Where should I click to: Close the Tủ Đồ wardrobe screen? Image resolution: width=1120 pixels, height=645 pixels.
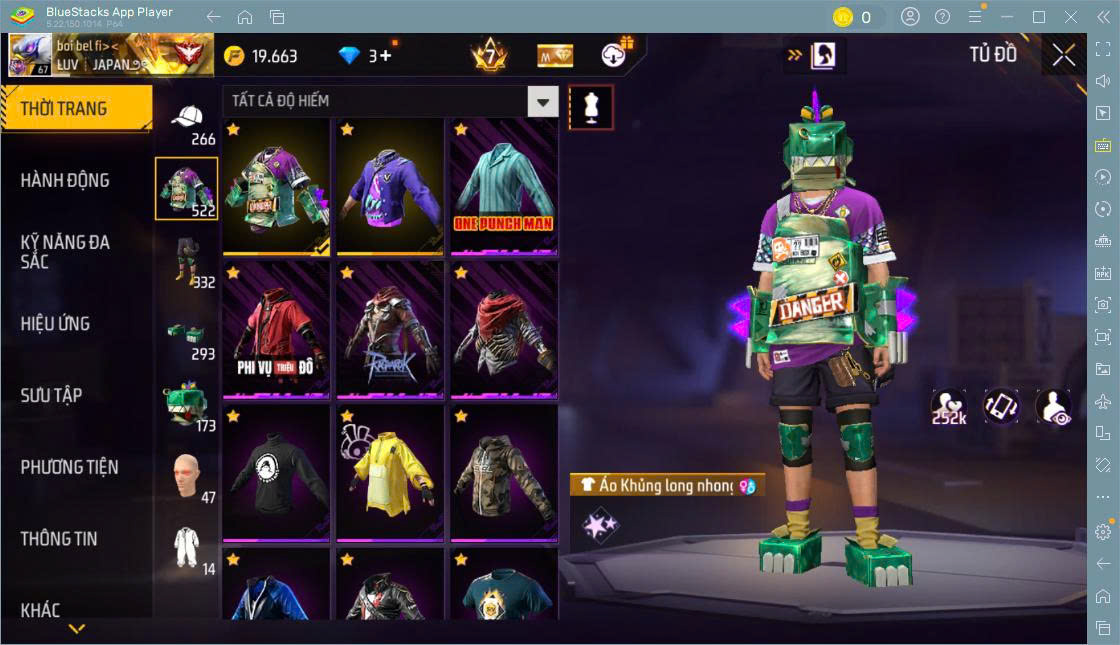click(1063, 56)
